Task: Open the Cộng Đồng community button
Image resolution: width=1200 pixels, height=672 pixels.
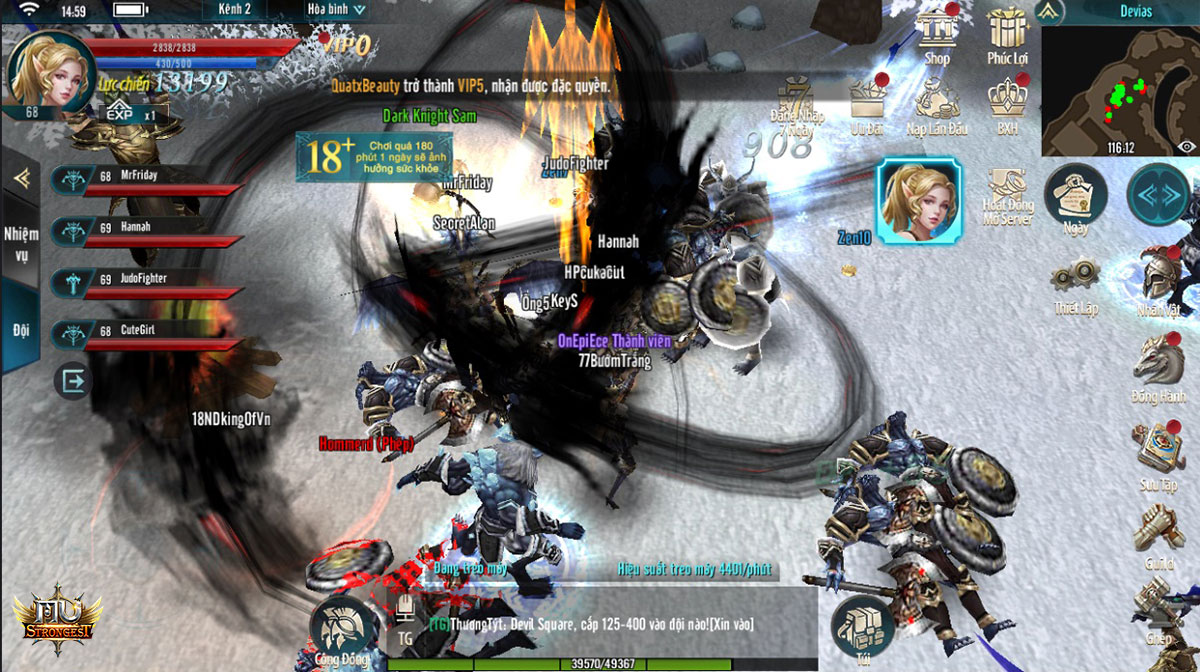Action: pos(342,630)
